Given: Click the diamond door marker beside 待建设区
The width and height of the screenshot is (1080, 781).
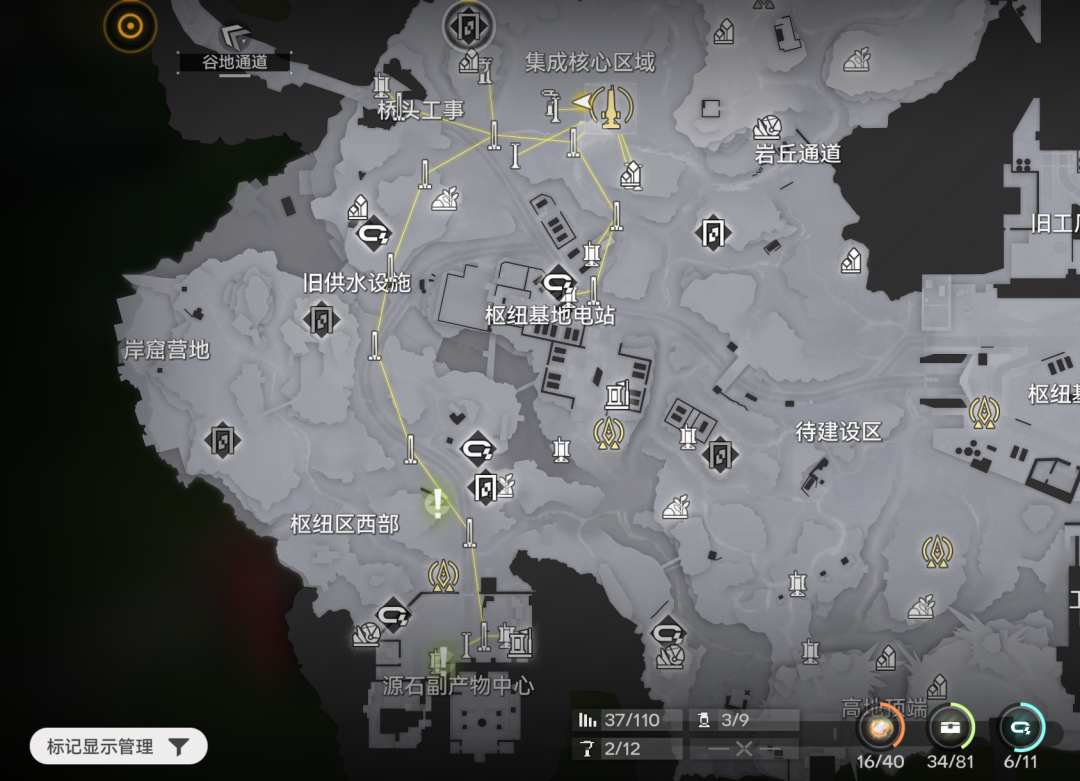Looking at the screenshot, I should point(720,454).
